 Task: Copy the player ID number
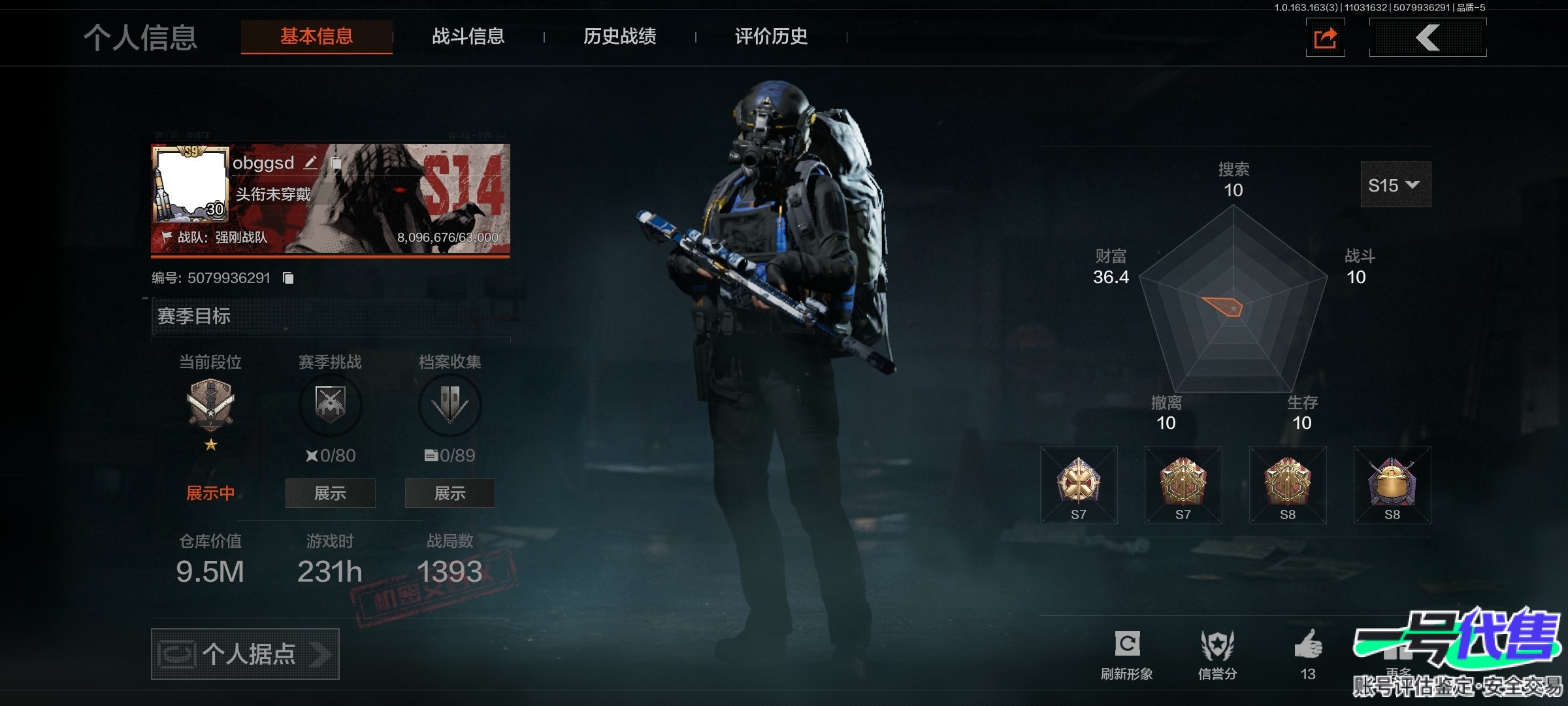(x=288, y=278)
